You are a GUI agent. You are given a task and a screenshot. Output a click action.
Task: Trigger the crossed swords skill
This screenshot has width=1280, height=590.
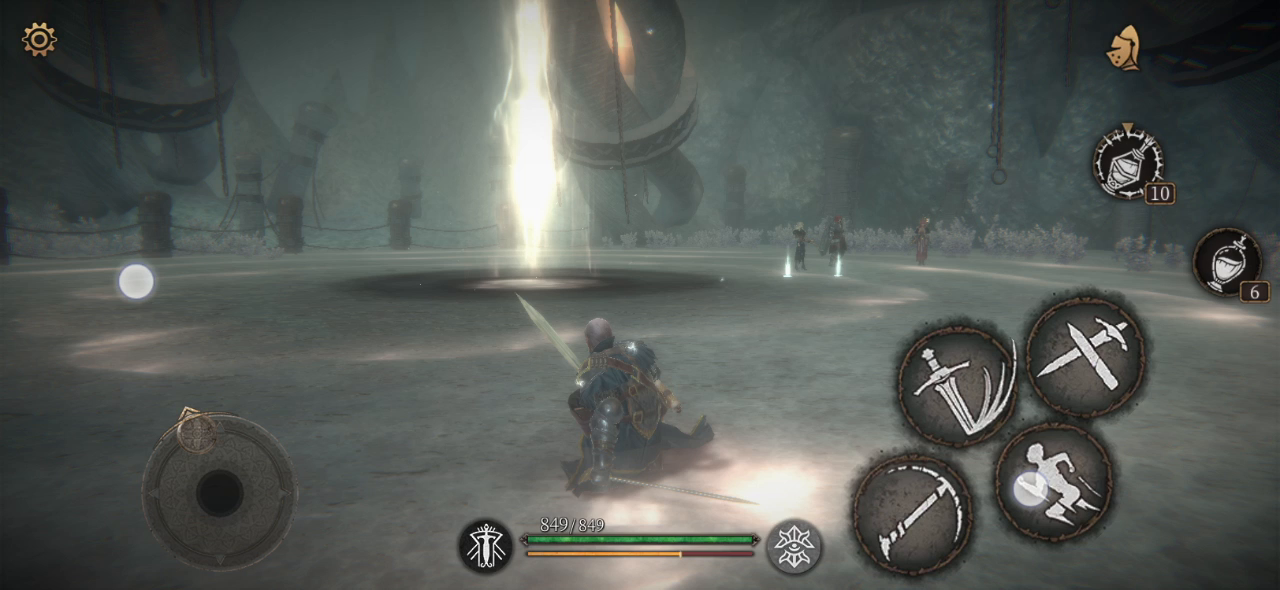(x=1085, y=355)
